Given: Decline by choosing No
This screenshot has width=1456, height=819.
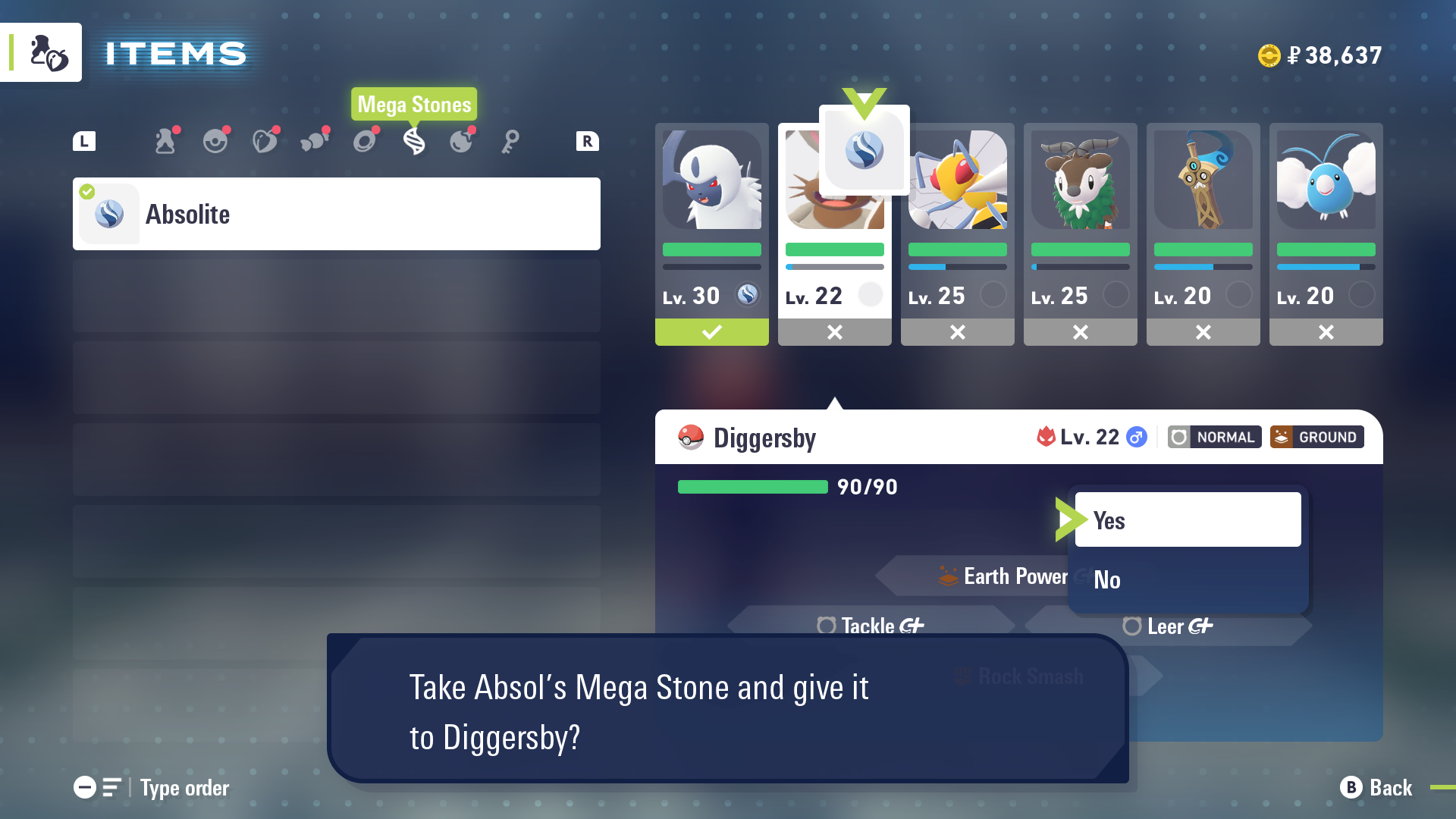Looking at the screenshot, I should pyautogui.click(x=1187, y=580).
